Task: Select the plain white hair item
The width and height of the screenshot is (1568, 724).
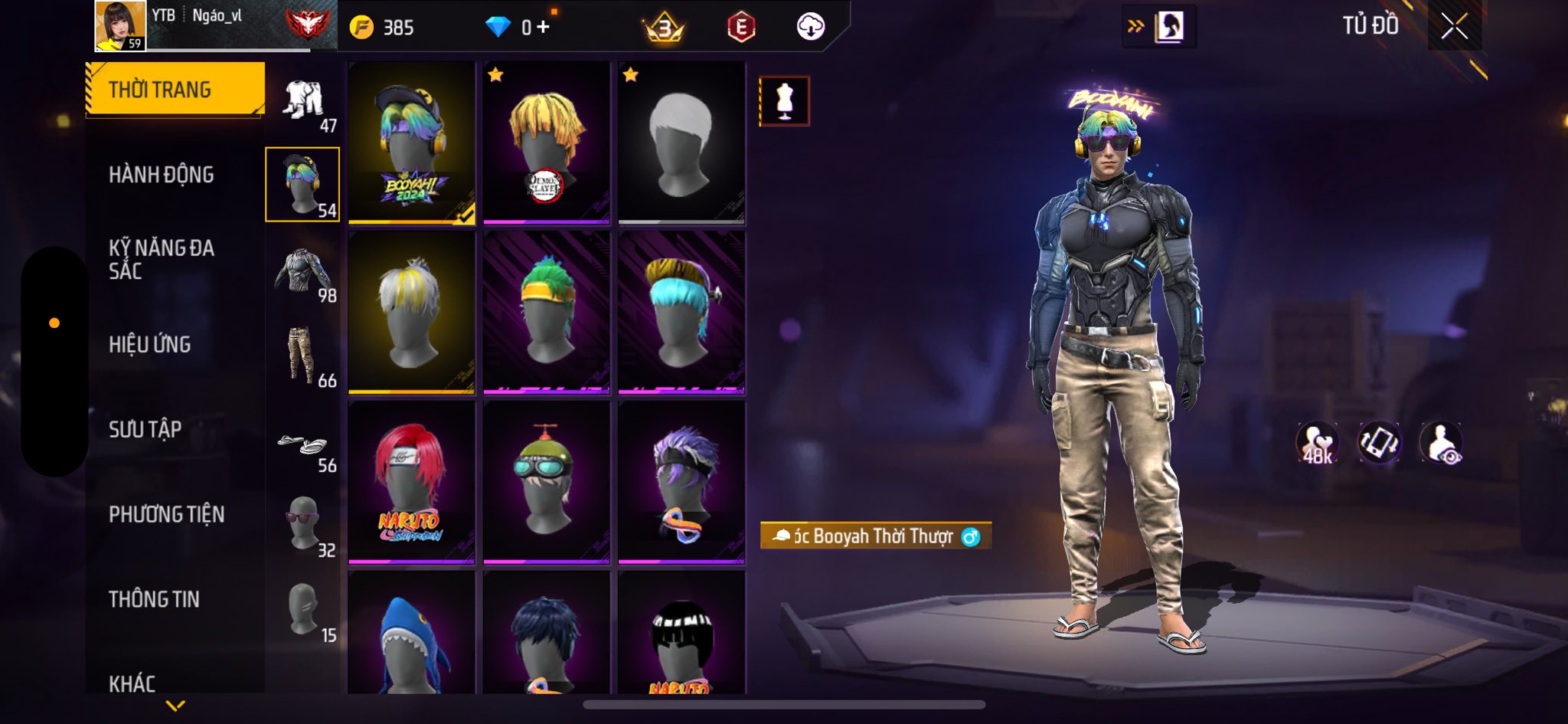Action: tap(681, 143)
